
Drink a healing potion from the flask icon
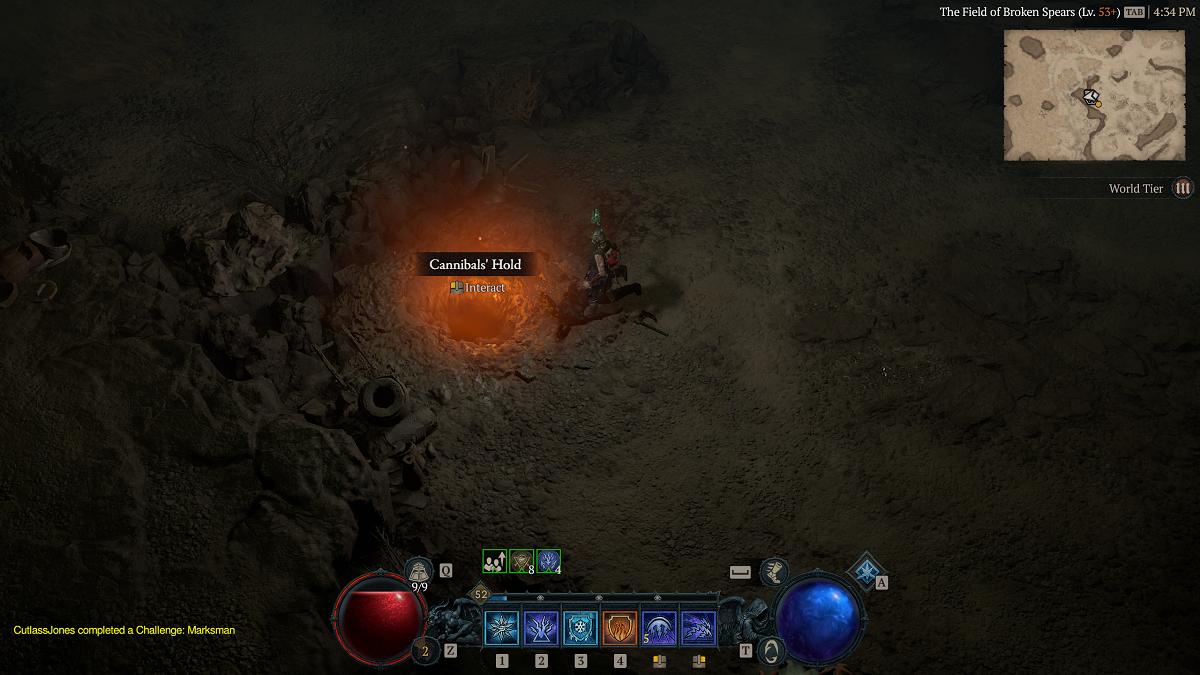[419, 572]
